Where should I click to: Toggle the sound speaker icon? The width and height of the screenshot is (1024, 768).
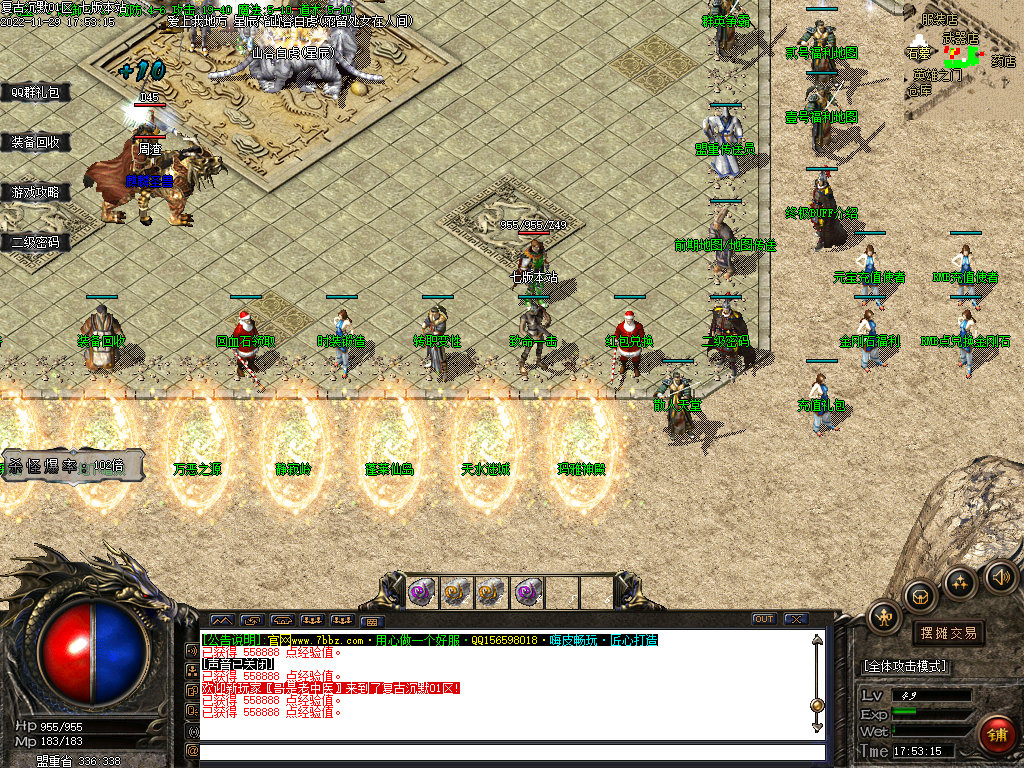pos(999,577)
